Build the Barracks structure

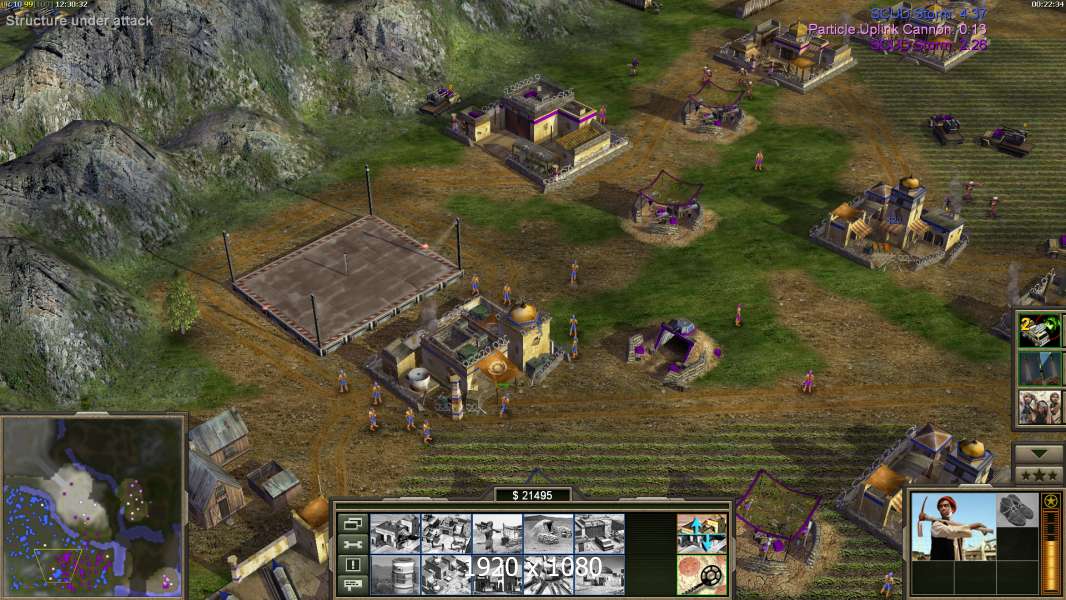[446, 533]
